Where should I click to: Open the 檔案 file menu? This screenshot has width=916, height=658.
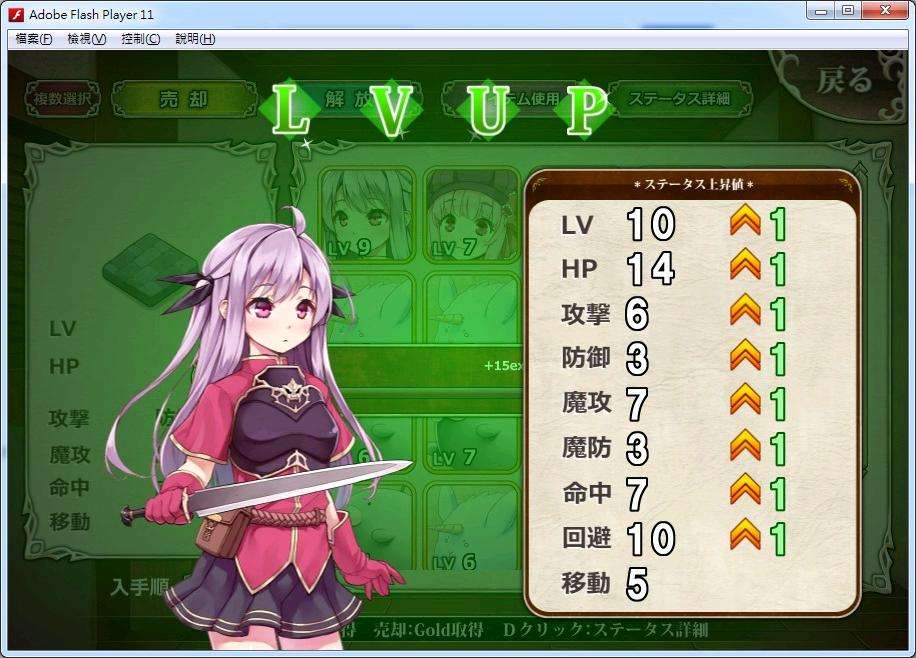tap(34, 39)
